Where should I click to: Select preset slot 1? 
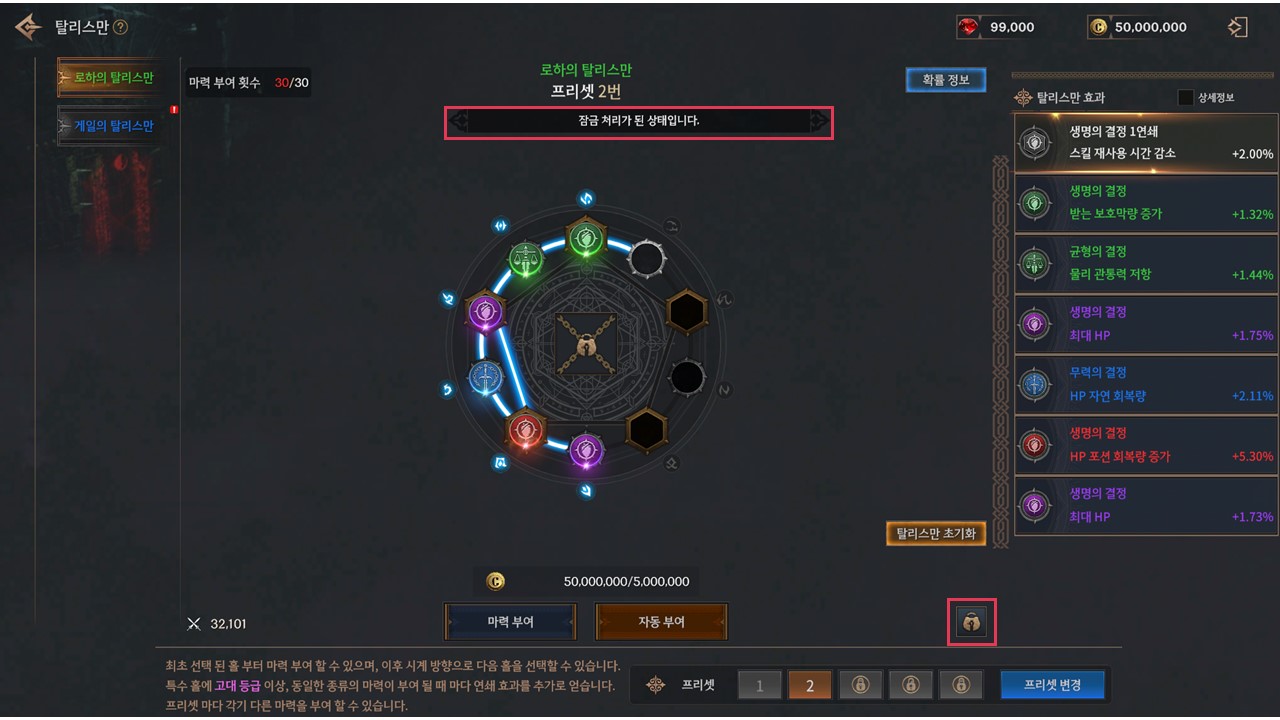point(760,685)
